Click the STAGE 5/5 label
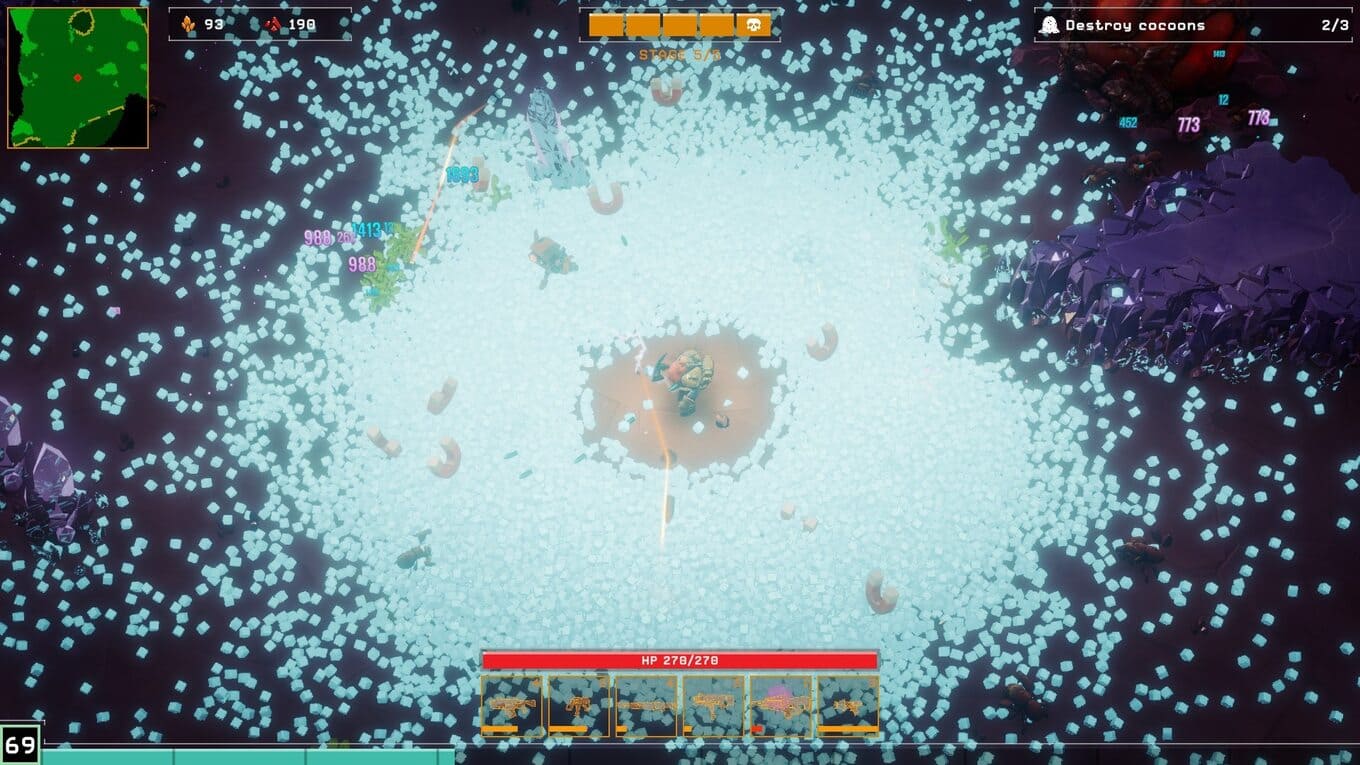 (679, 57)
